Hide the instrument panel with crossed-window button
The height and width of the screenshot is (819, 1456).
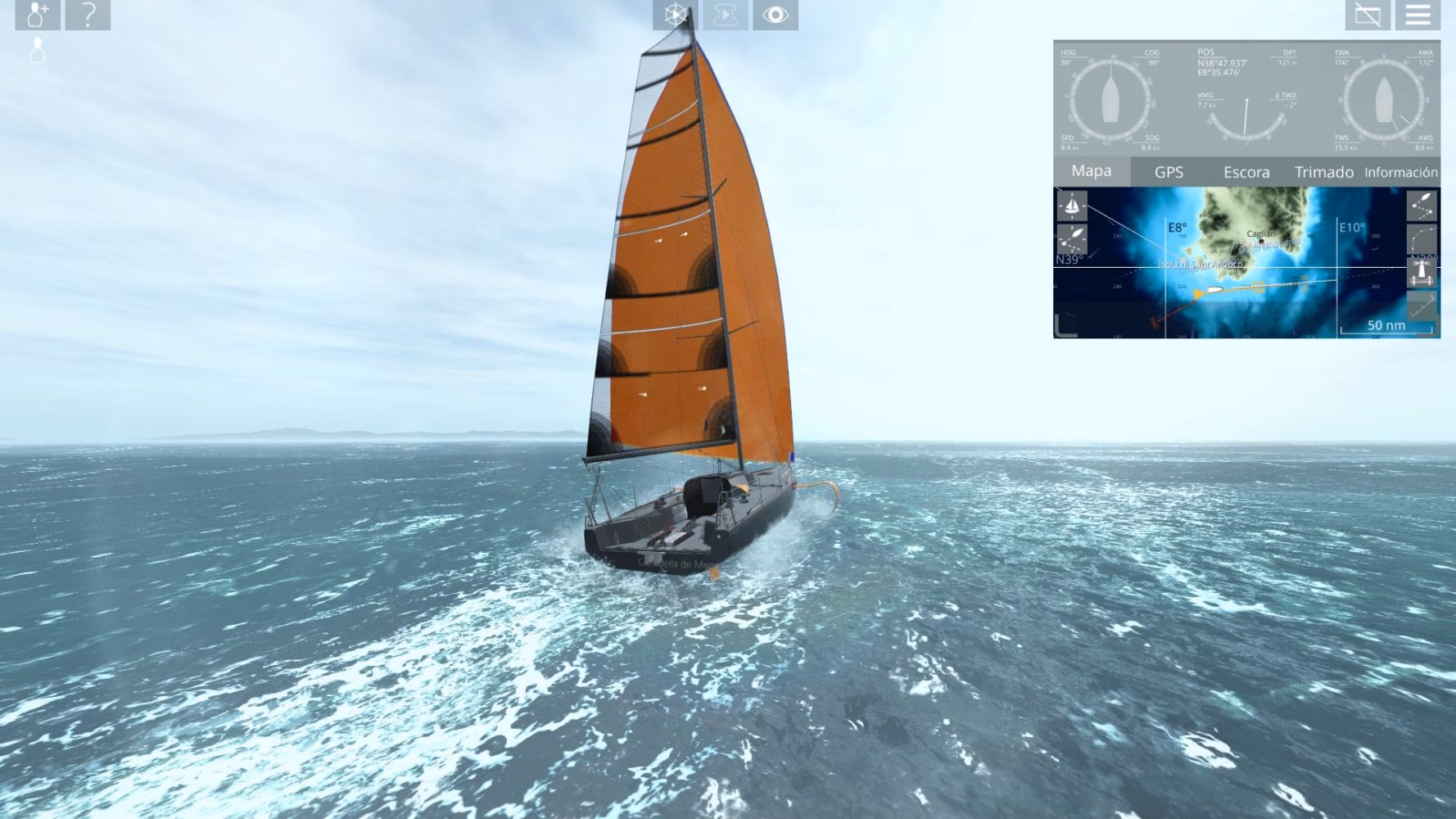coord(1368,15)
